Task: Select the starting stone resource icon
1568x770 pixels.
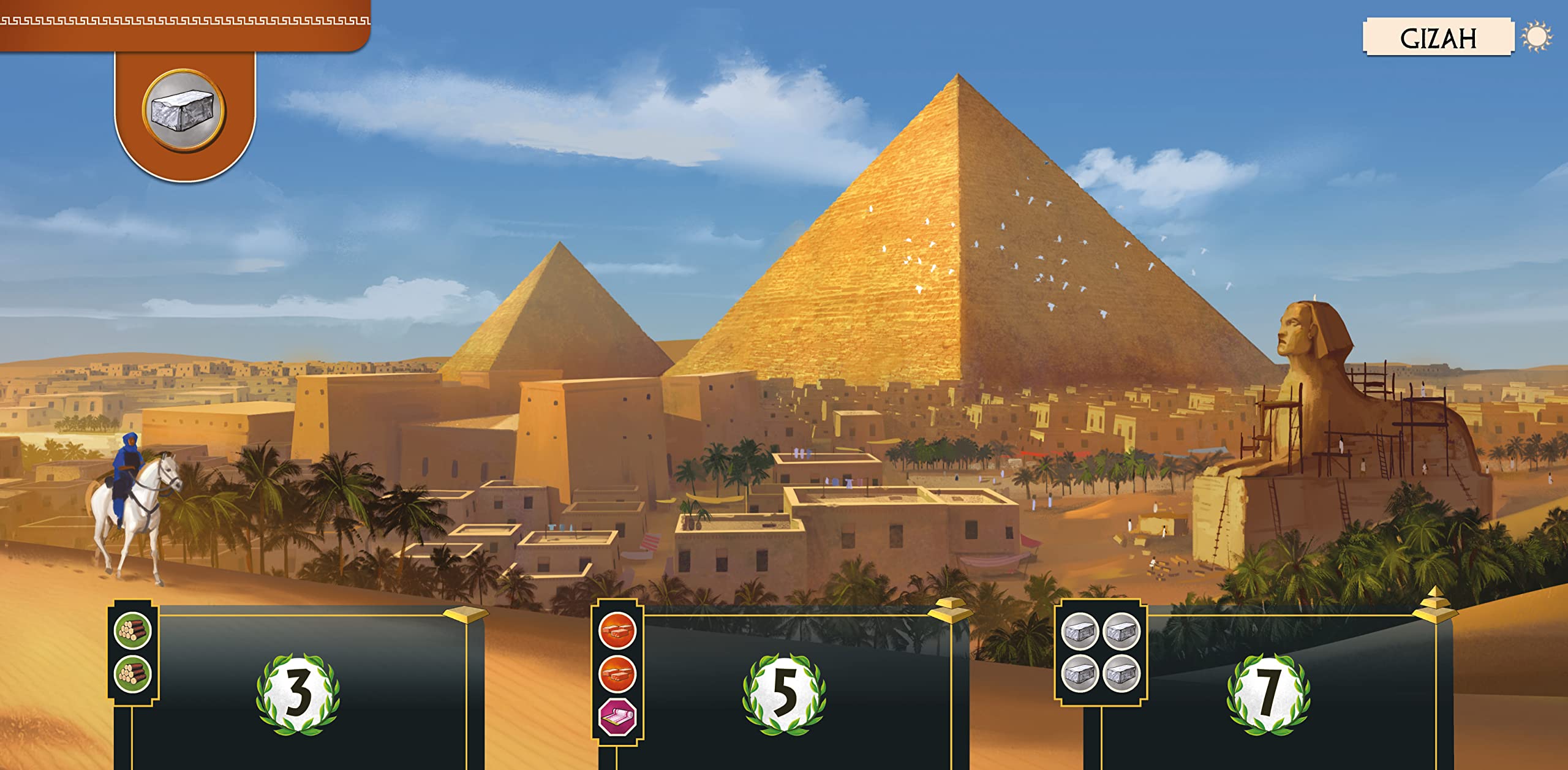Action: pos(184,110)
